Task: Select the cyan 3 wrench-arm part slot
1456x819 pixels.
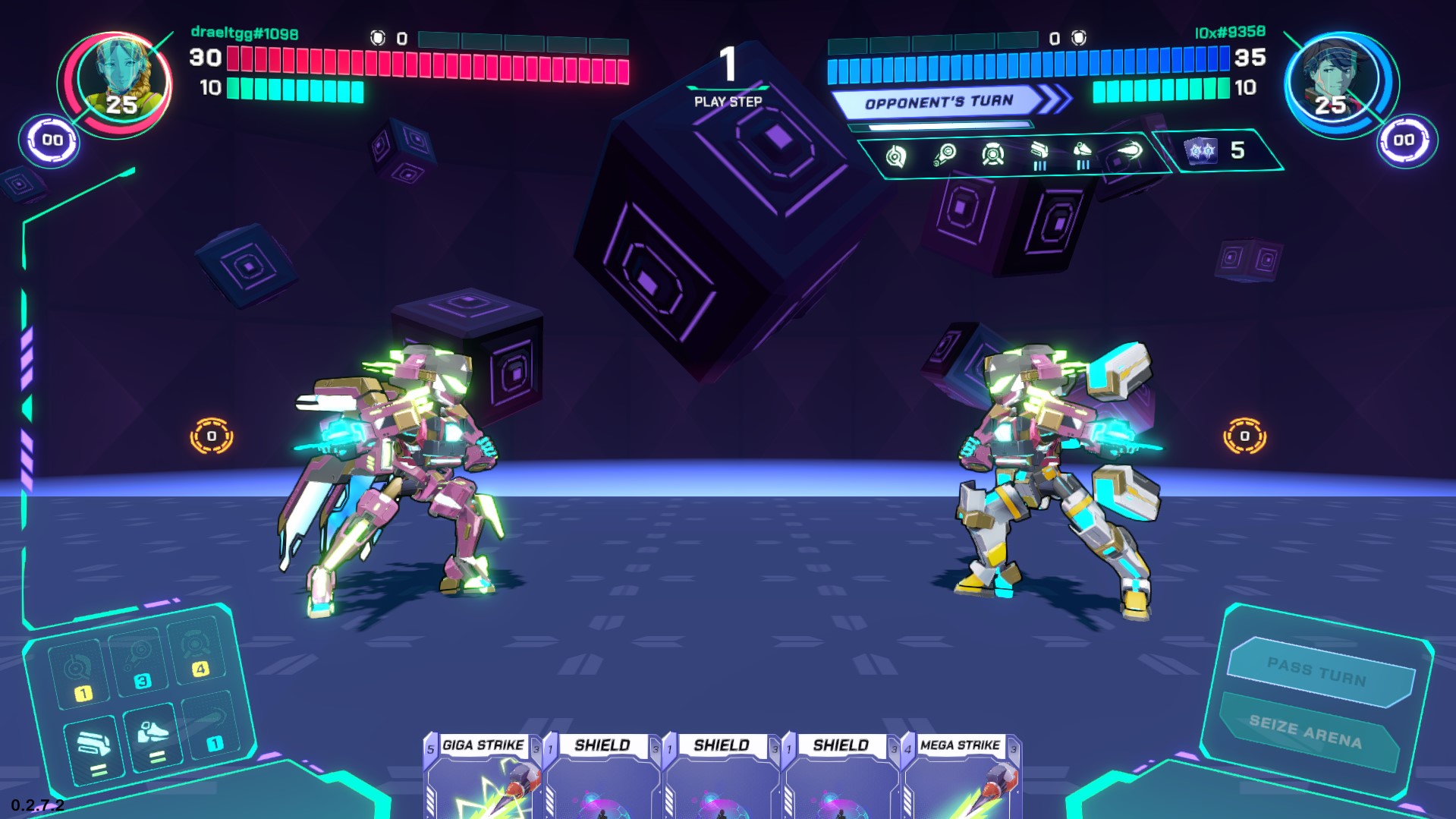Action: 139,661
